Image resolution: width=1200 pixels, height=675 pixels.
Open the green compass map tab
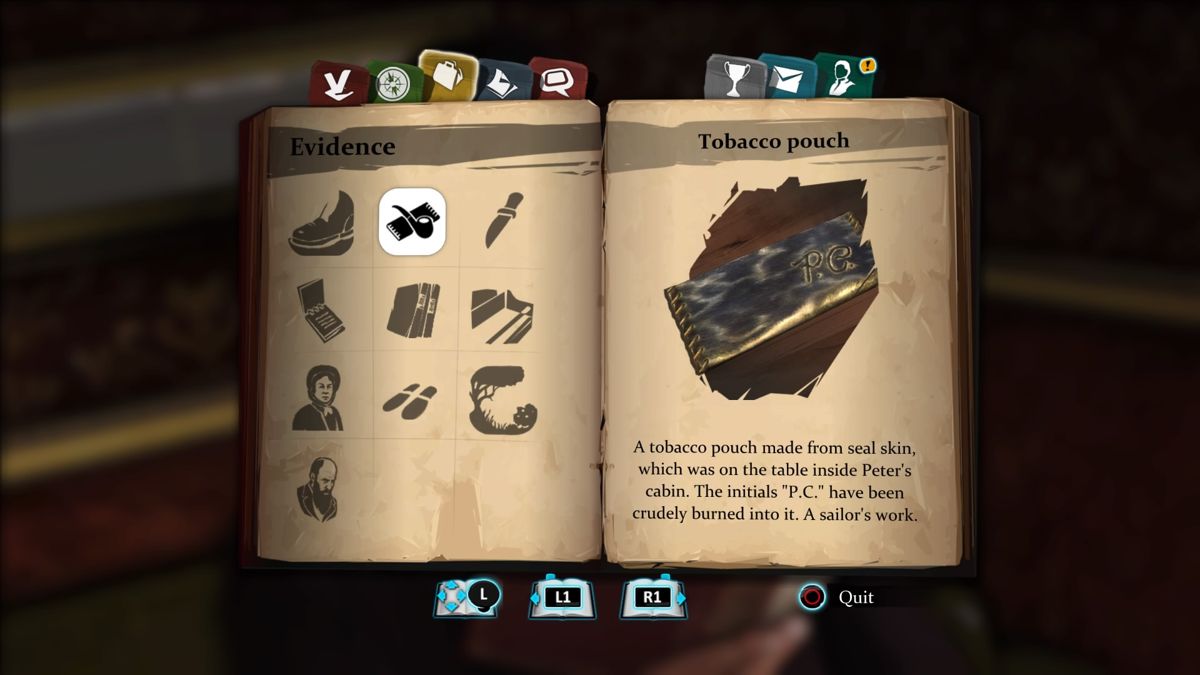[x=391, y=82]
